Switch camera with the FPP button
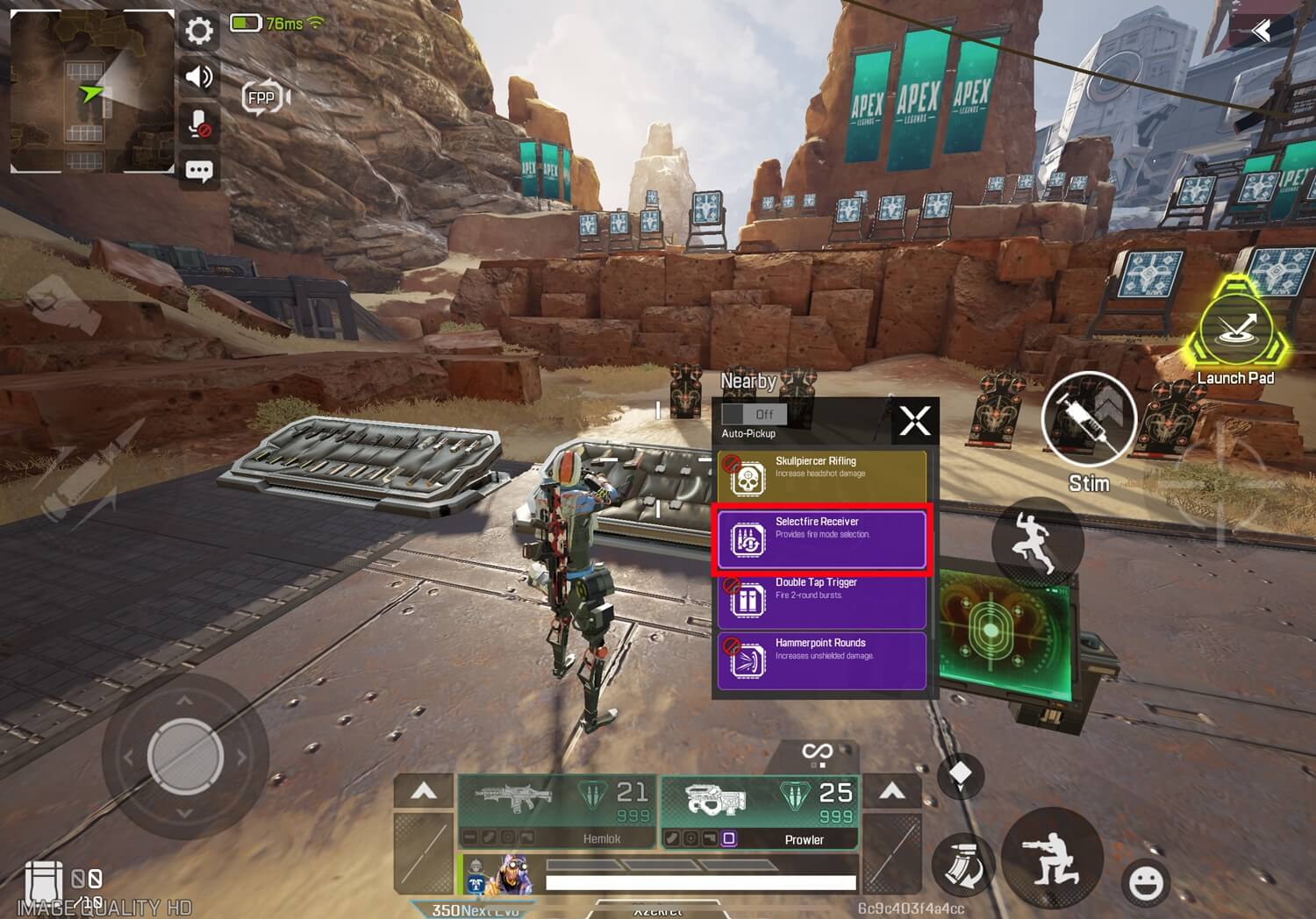The width and height of the screenshot is (1316, 919). (263, 97)
